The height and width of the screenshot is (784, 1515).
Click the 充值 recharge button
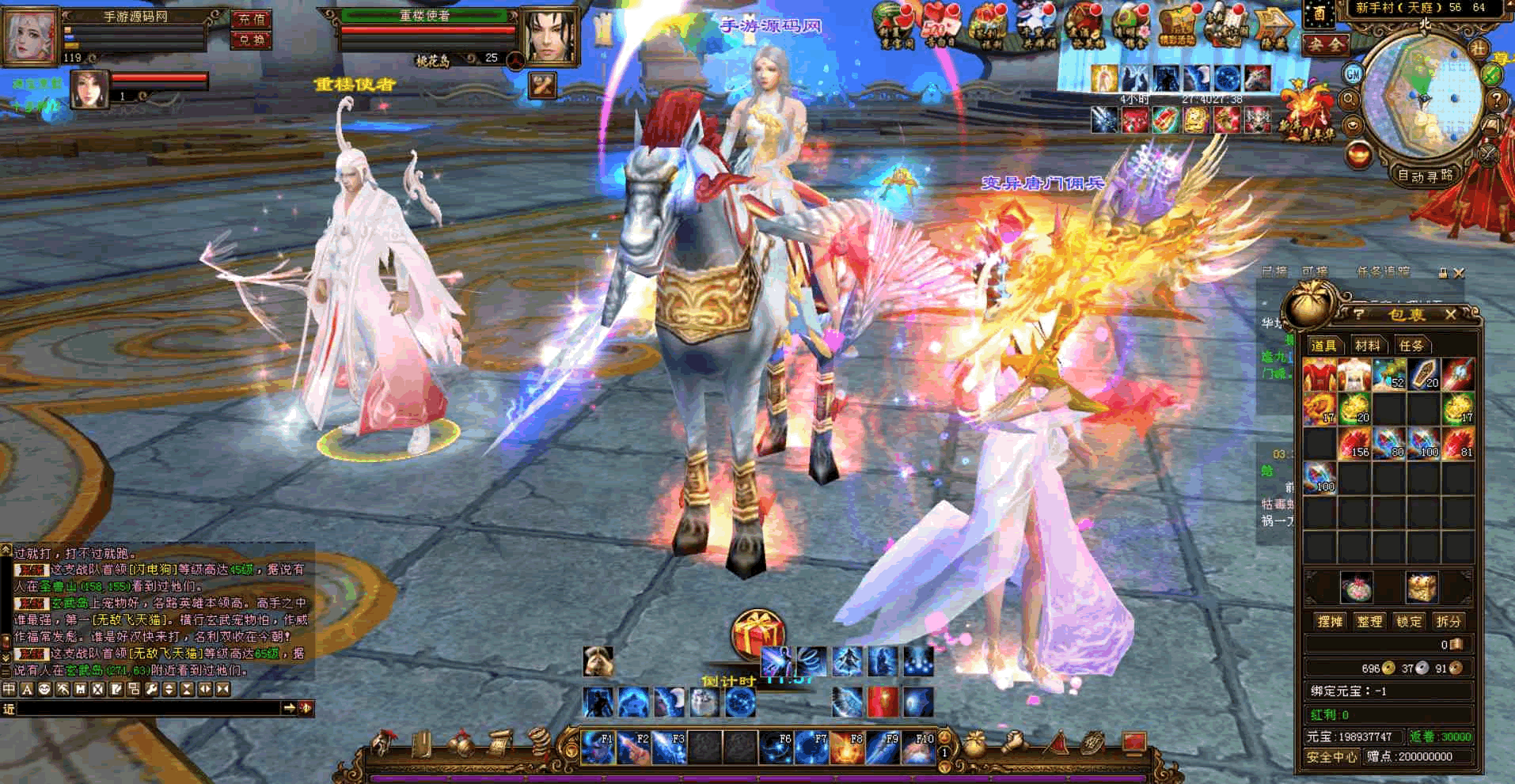coord(251,19)
